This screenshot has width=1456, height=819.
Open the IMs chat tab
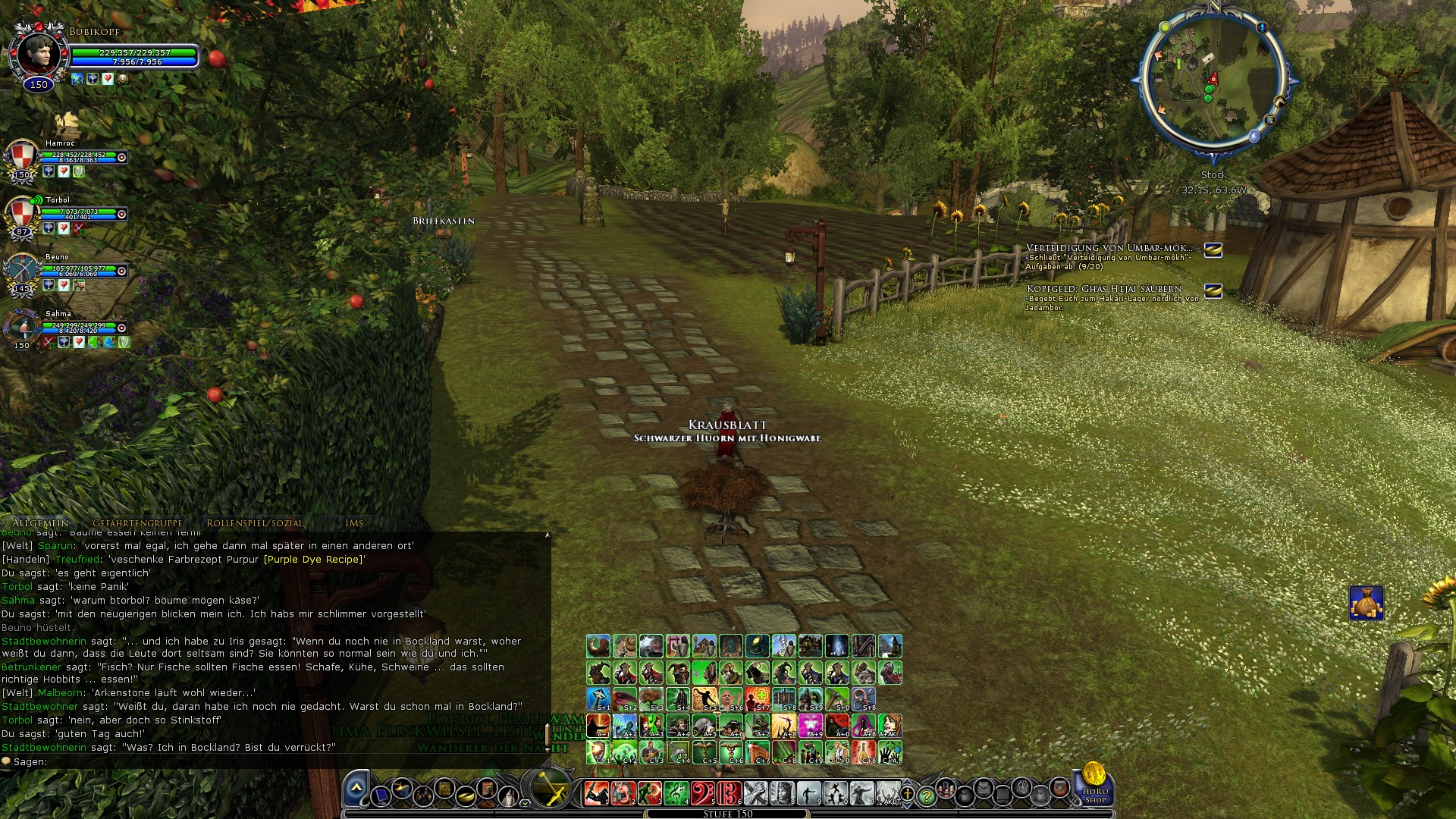point(354,523)
